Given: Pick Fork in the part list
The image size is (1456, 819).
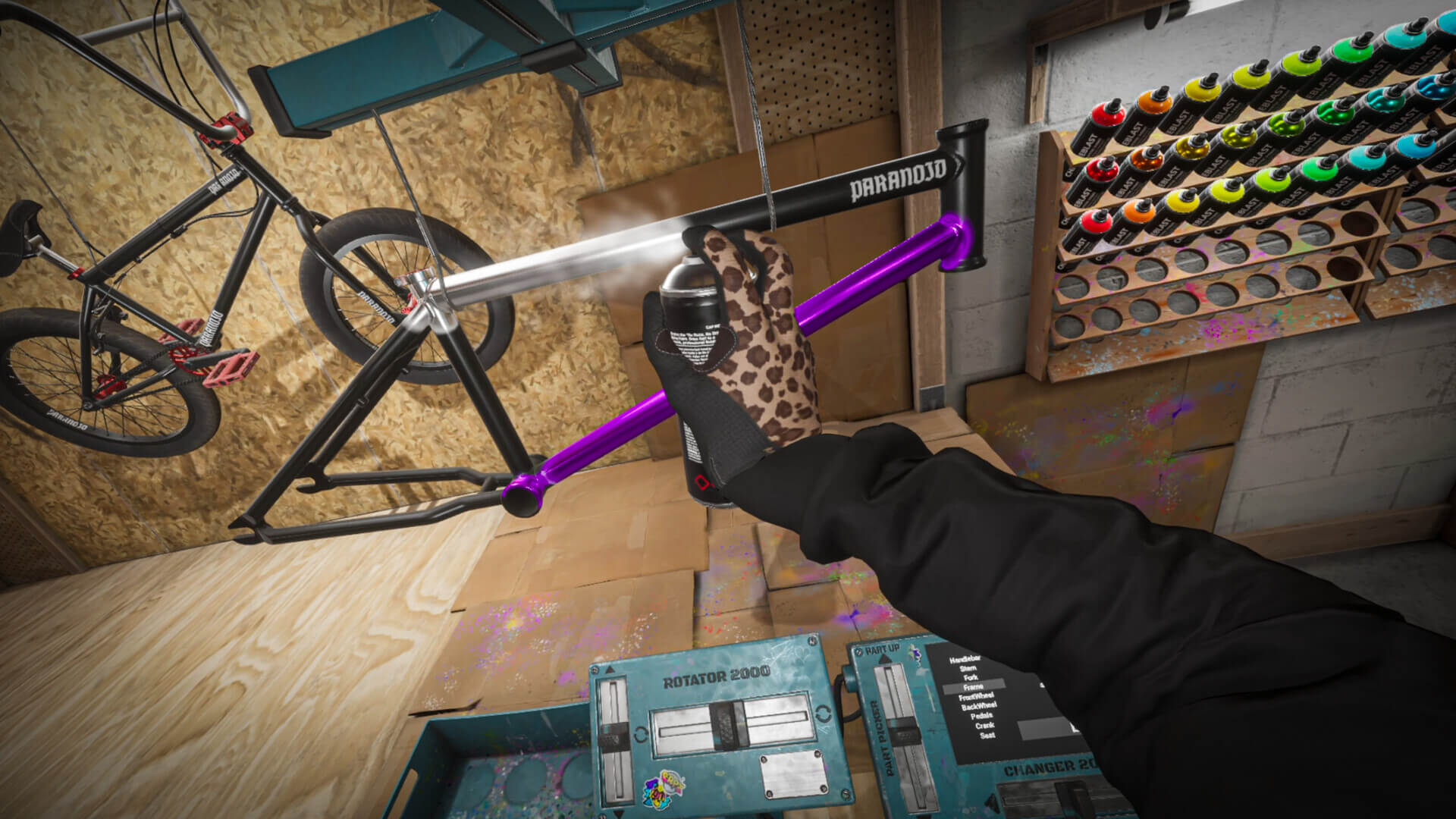Looking at the screenshot, I should pyautogui.click(x=971, y=678).
